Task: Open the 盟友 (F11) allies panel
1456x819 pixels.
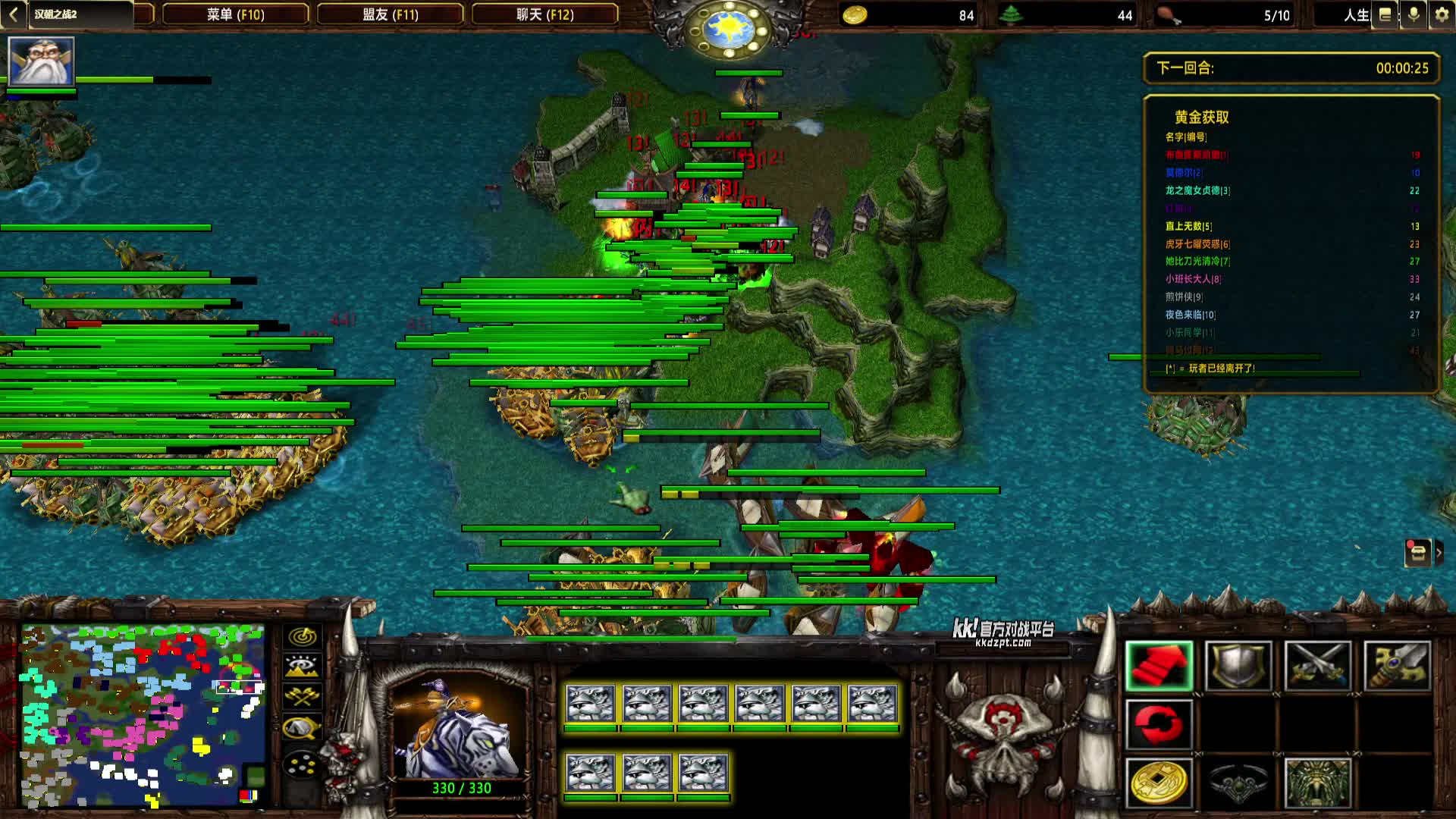Action: click(x=390, y=14)
